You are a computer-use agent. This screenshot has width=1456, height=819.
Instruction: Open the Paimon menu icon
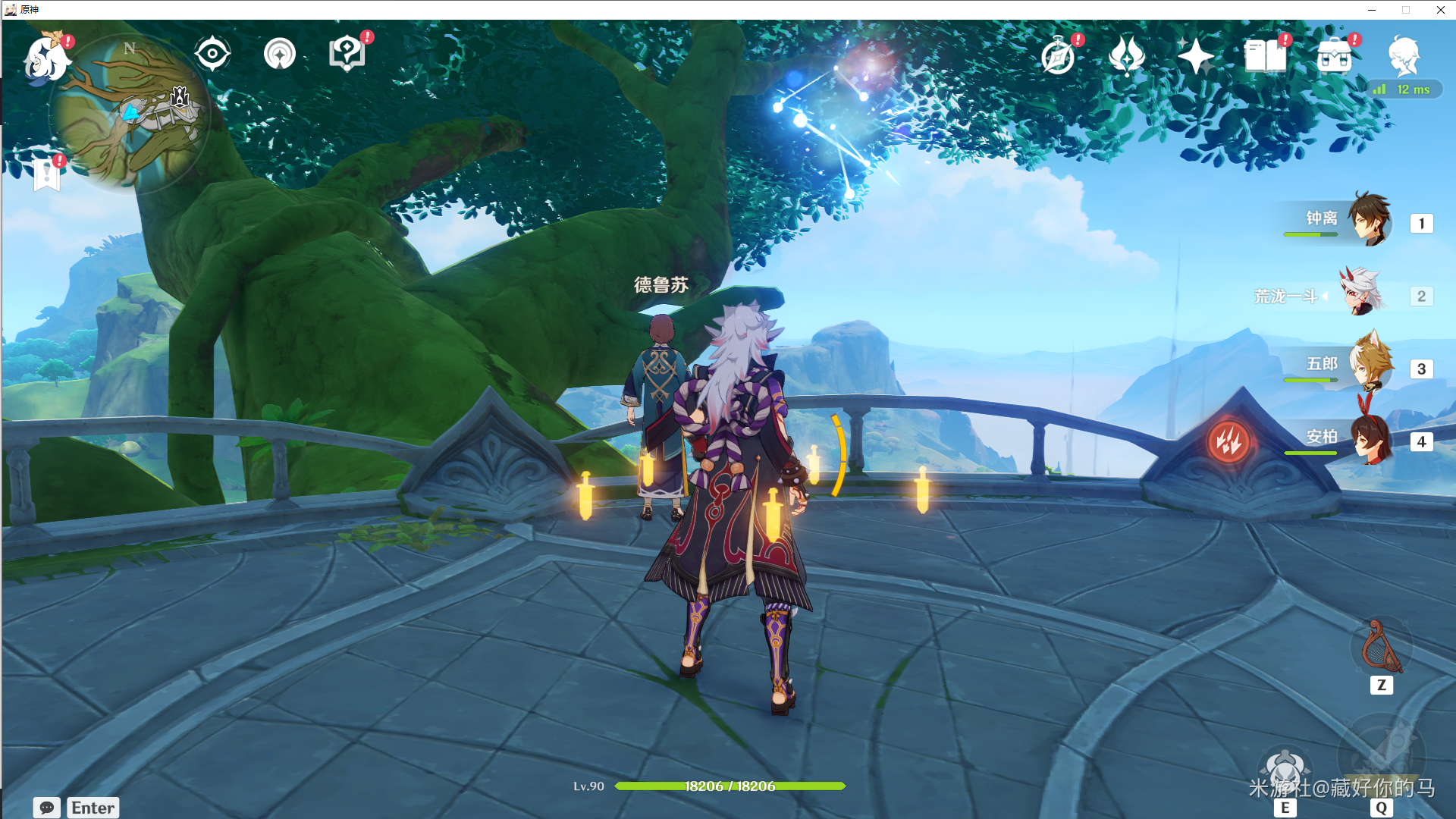(x=45, y=59)
